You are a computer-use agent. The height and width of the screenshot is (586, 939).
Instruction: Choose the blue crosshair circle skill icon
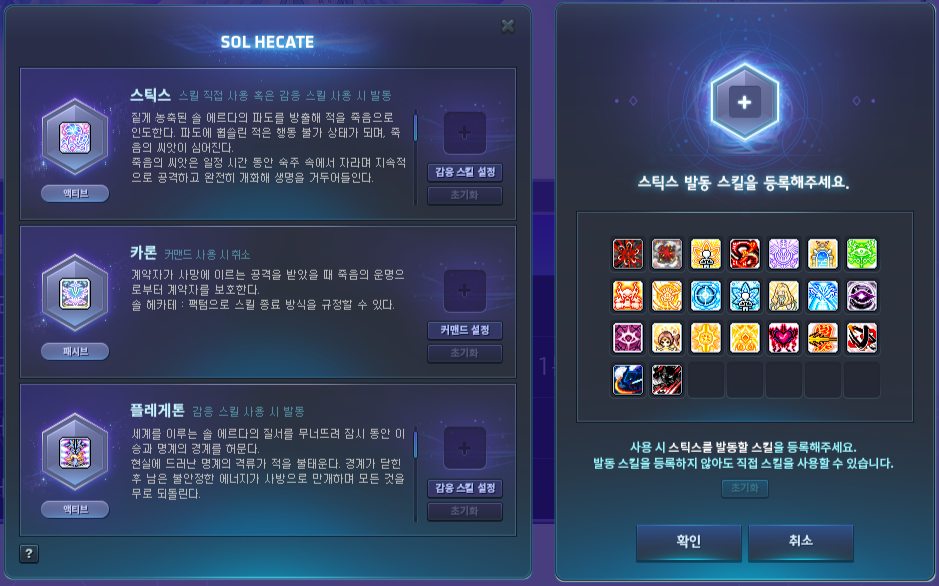coord(706,296)
